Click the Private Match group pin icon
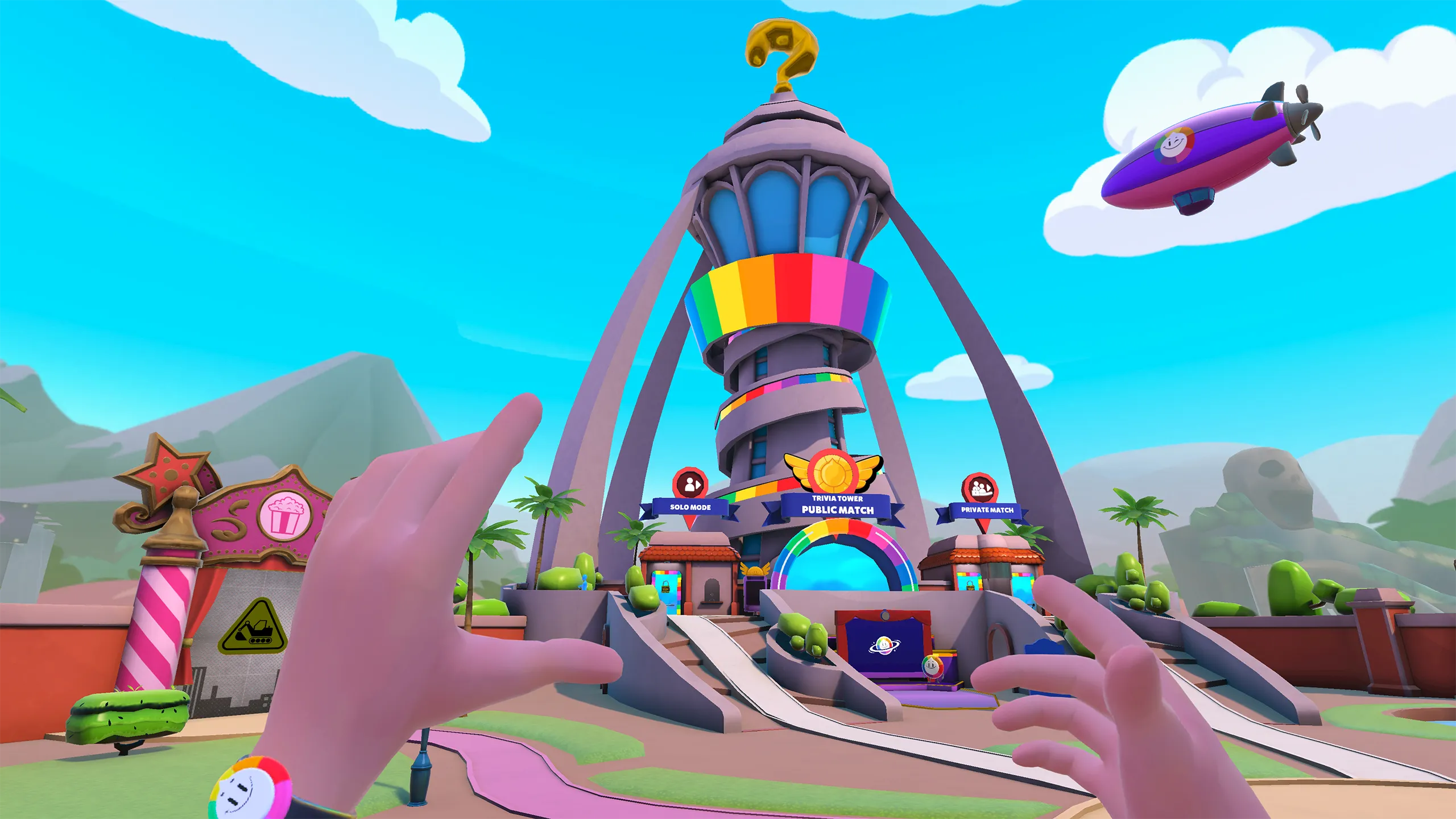 point(980,489)
